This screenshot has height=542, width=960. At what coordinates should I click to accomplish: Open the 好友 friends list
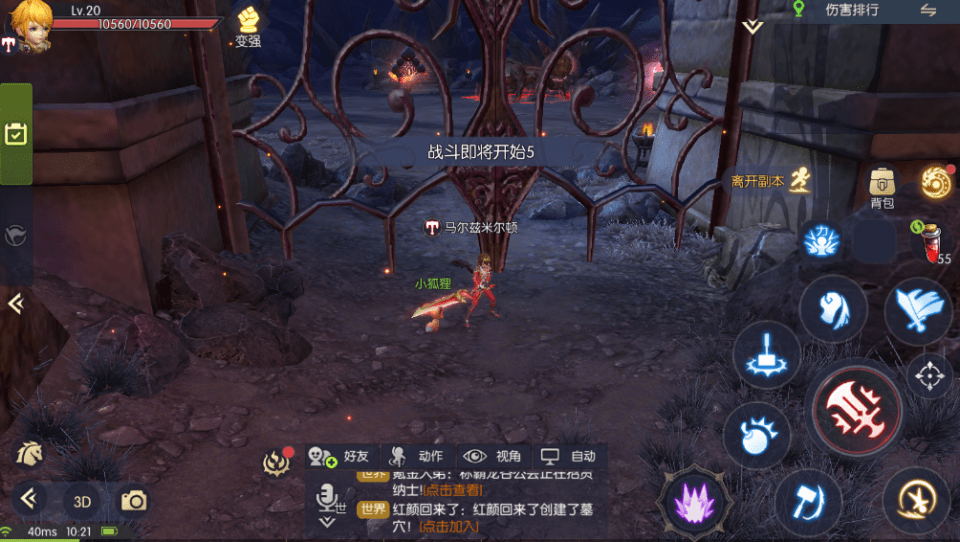[341, 456]
